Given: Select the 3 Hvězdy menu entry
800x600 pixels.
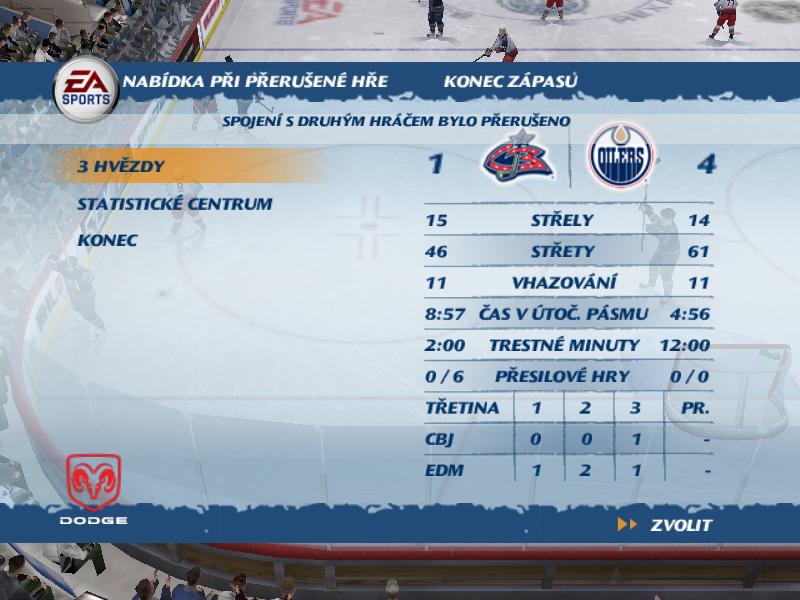Looking at the screenshot, I should [x=121, y=166].
